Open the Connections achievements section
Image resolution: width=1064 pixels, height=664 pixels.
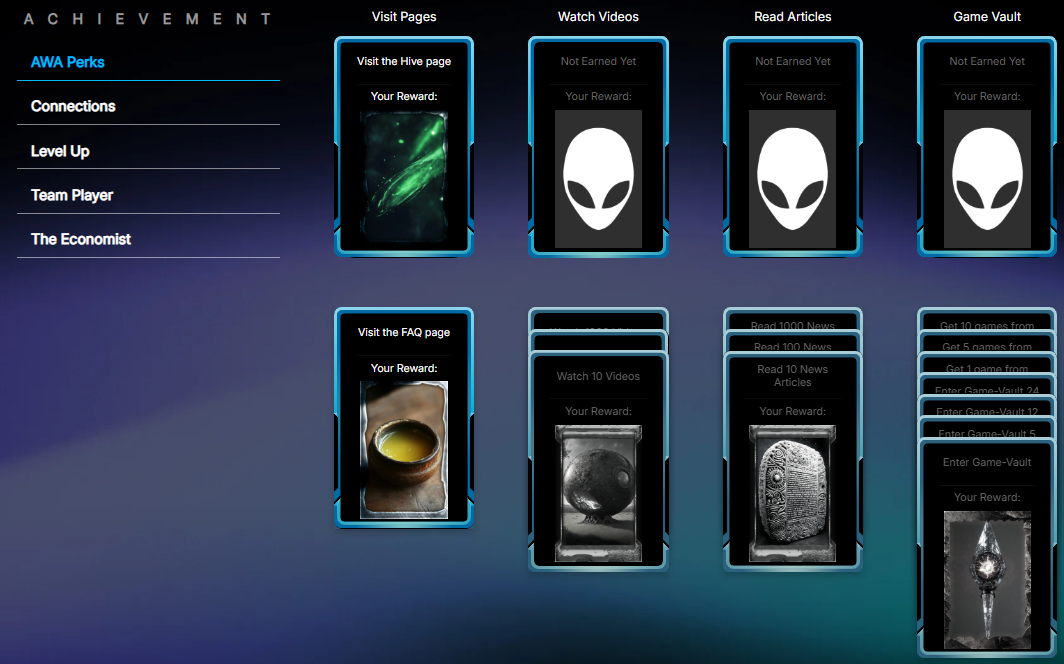point(73,106)
